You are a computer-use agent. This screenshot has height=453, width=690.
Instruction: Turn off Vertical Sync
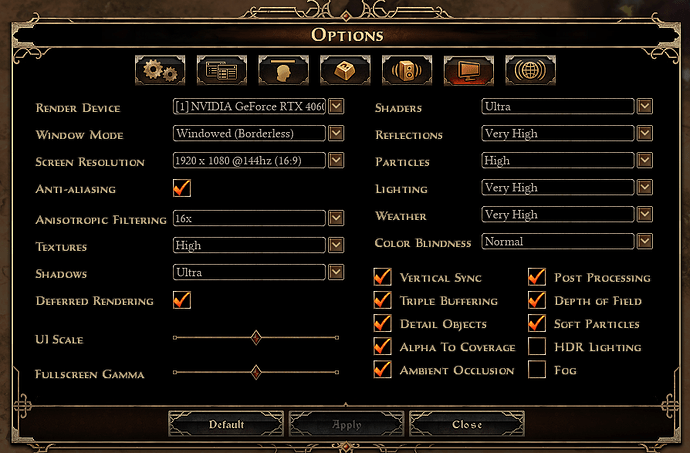coord(382,277)
